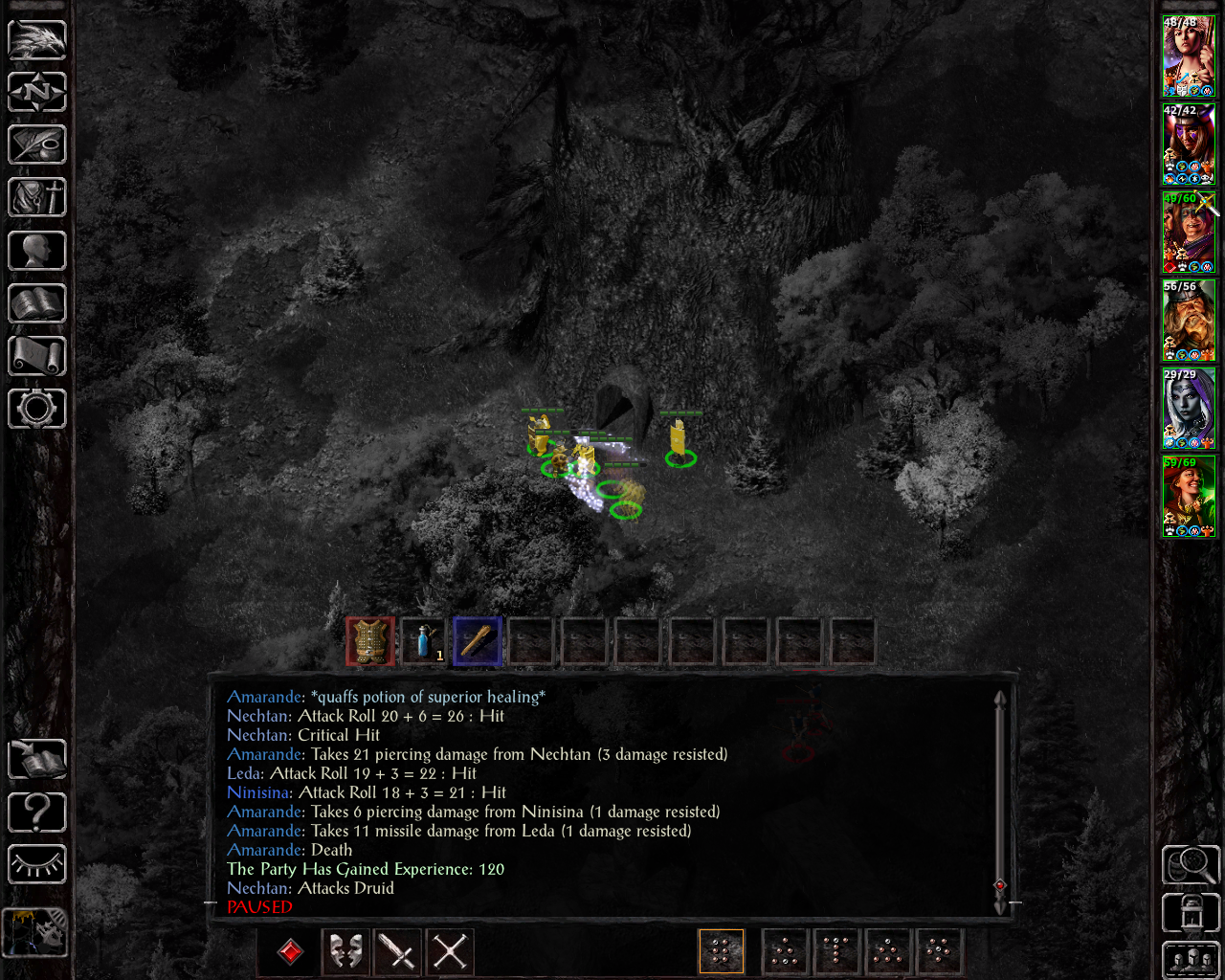Choose the studded armor quick slot
This screenshot has width=1225, height=980.
[x=370, y=640]
